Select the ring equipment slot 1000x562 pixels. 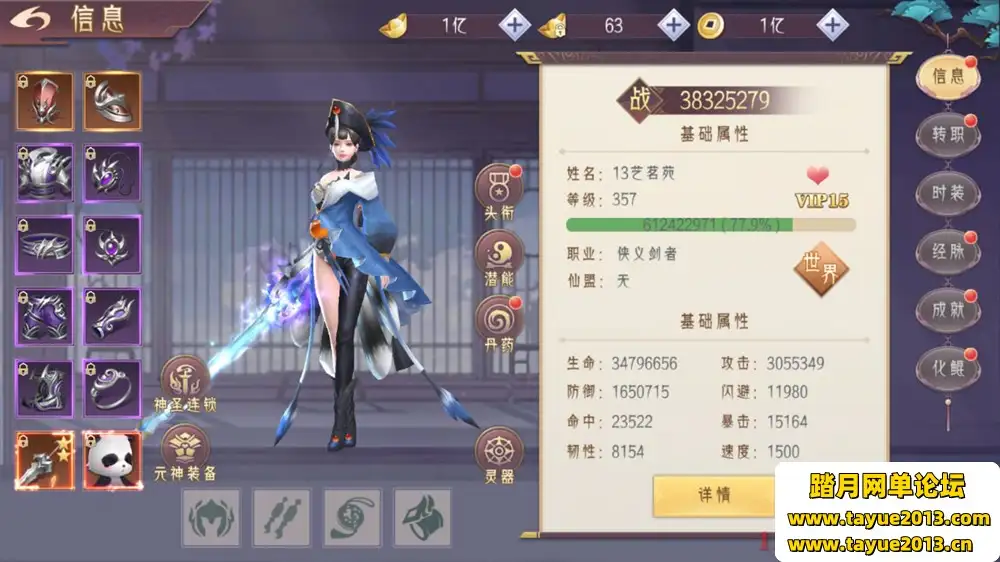(111, 388)
